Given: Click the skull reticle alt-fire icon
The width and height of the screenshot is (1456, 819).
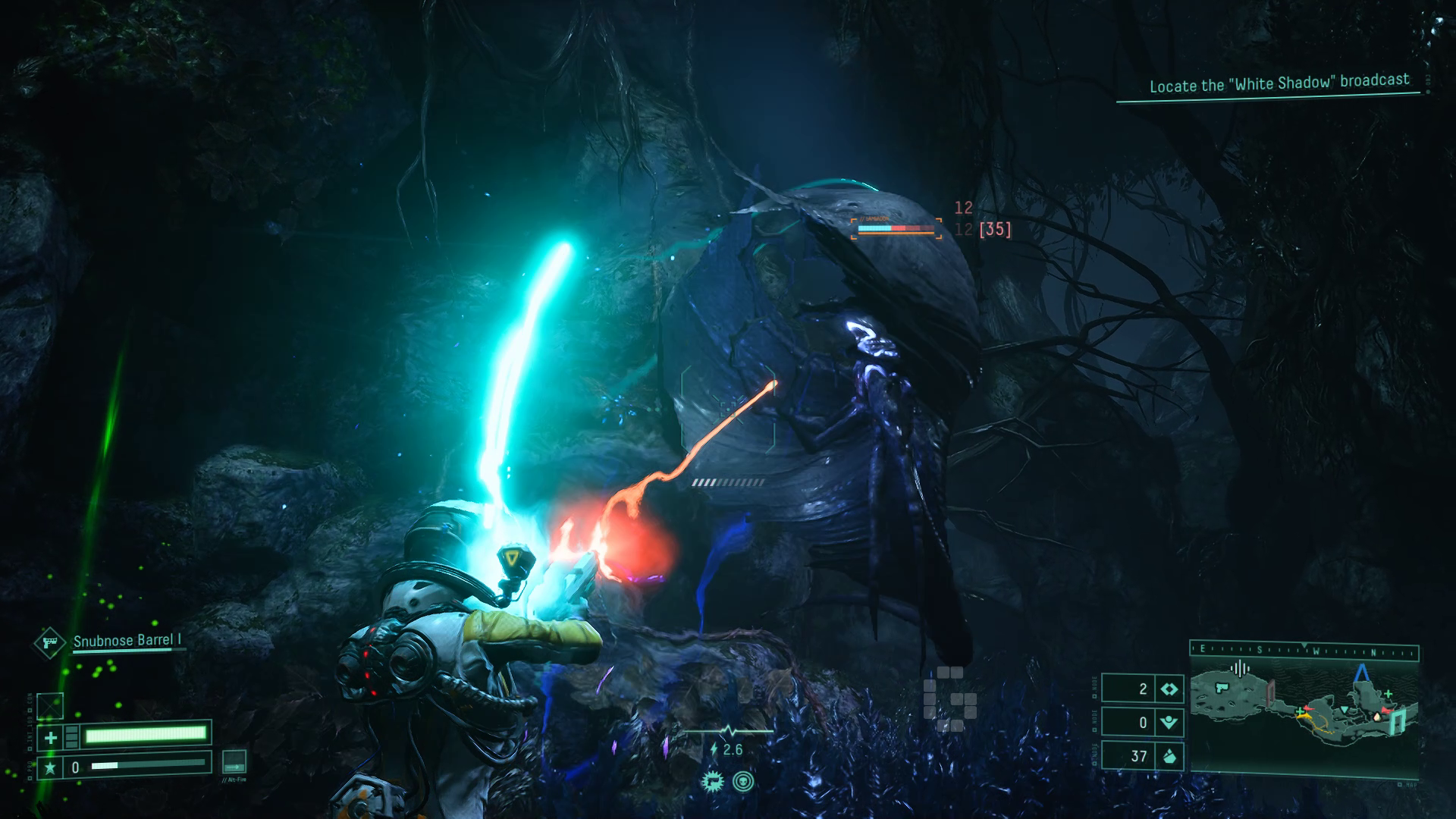Looking at the screenshot, I should pos(744,782).
